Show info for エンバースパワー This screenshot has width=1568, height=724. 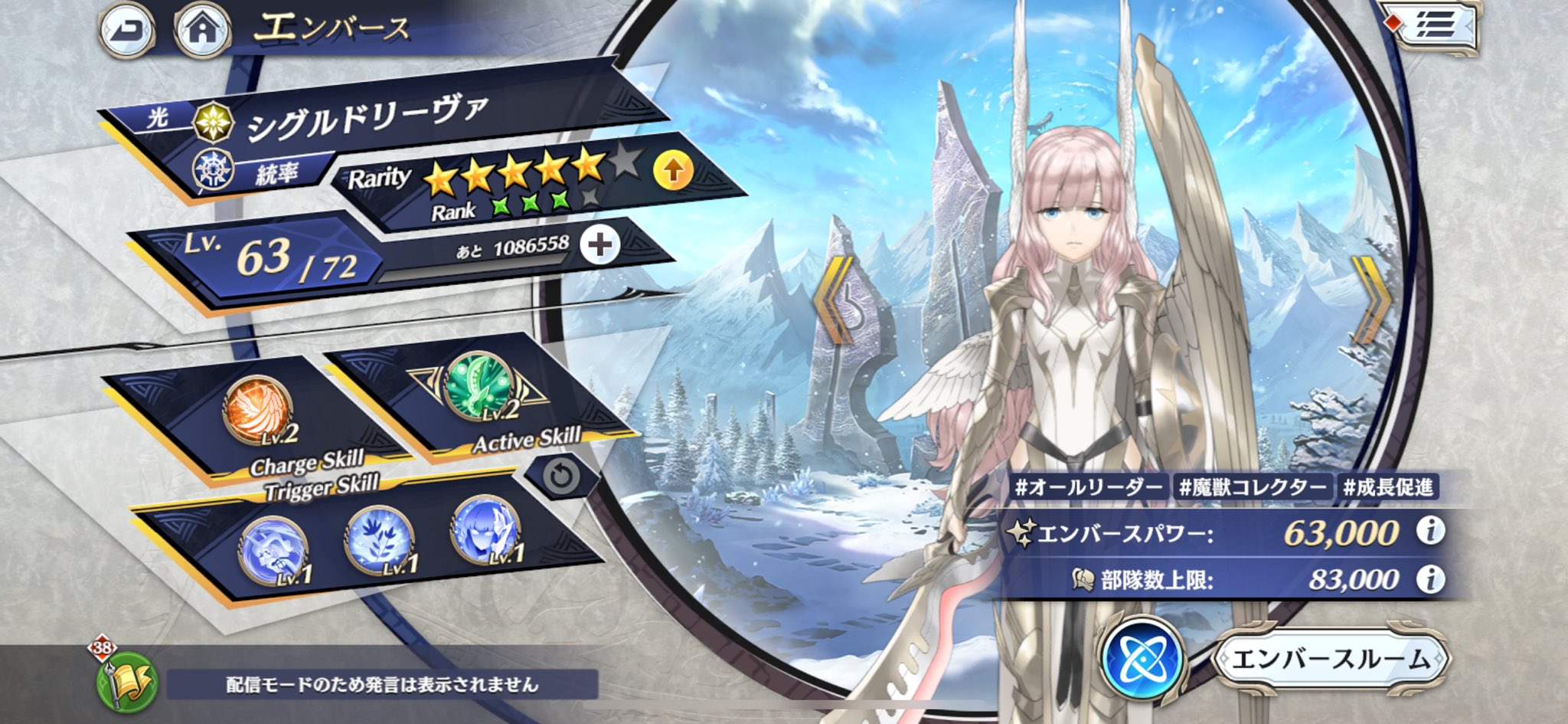coord(1430,530)
